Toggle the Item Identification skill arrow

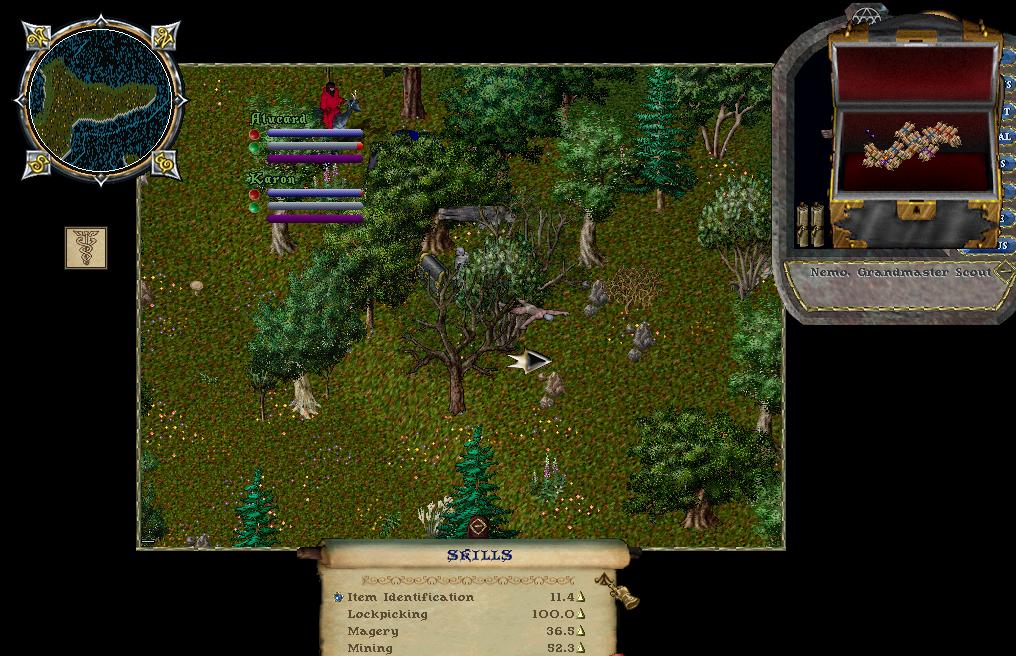click(581, 597)
